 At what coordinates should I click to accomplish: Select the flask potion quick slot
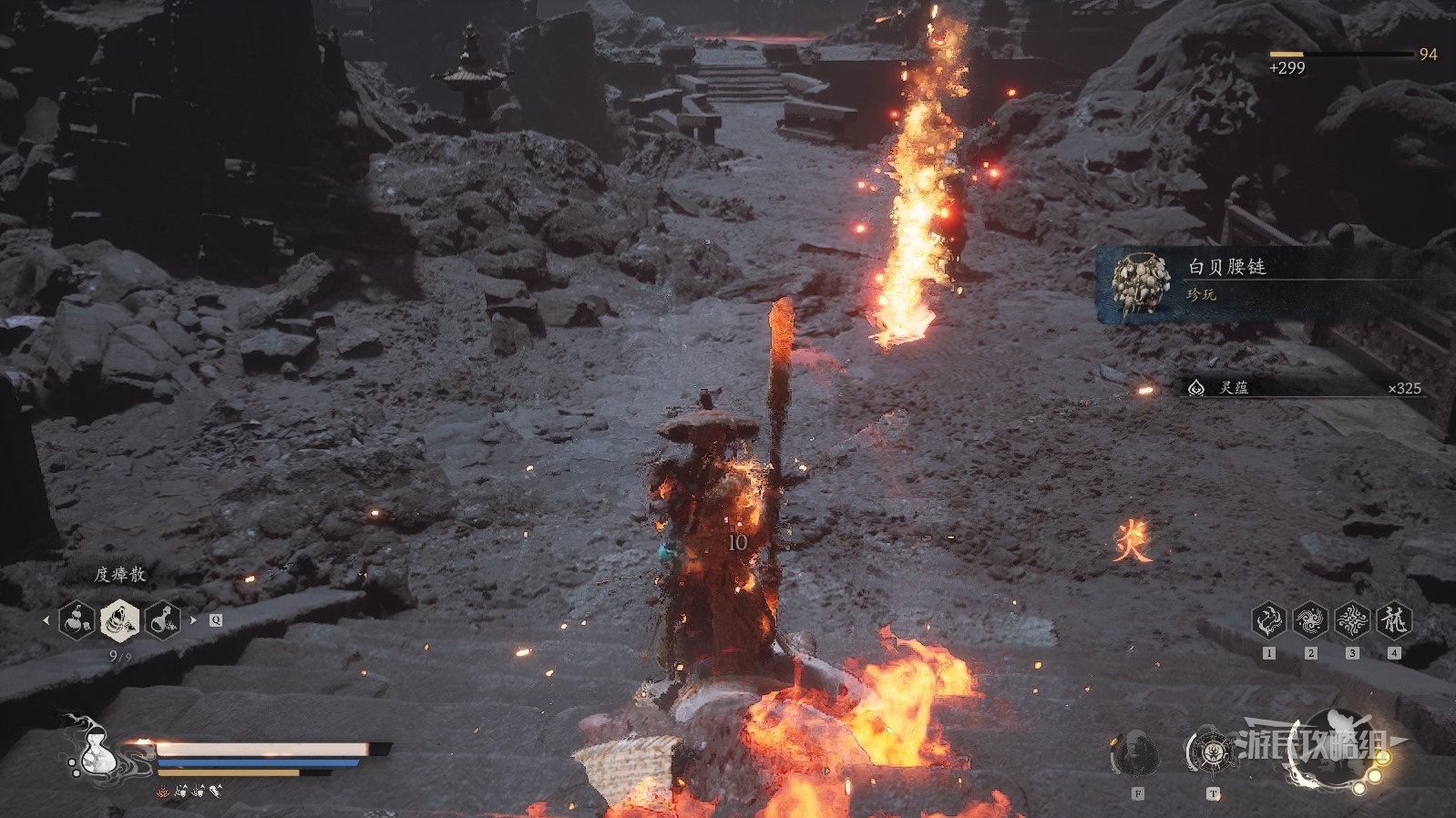(162, 620)
